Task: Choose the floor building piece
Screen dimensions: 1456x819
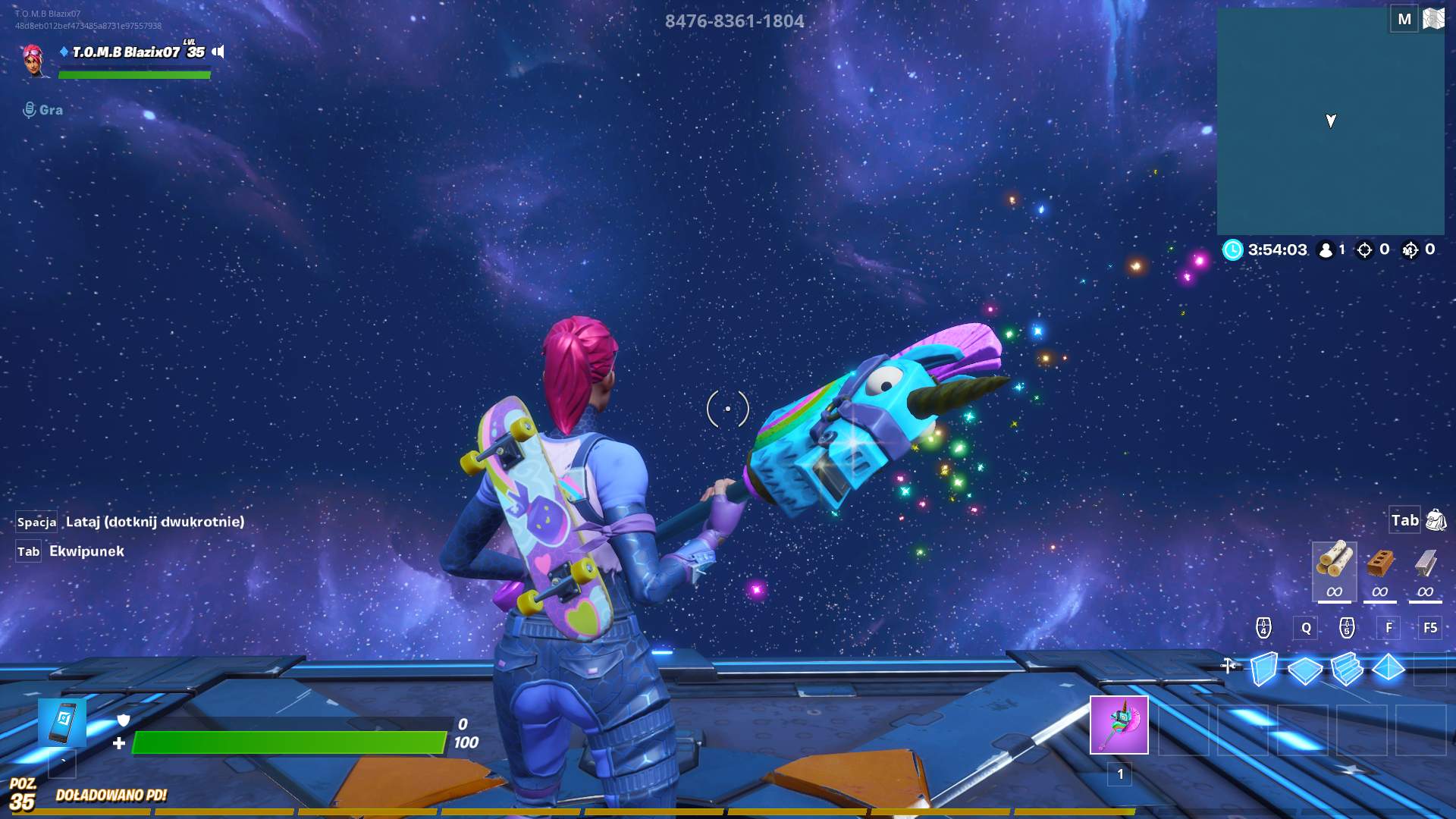Action: [x=1305, y=670]
